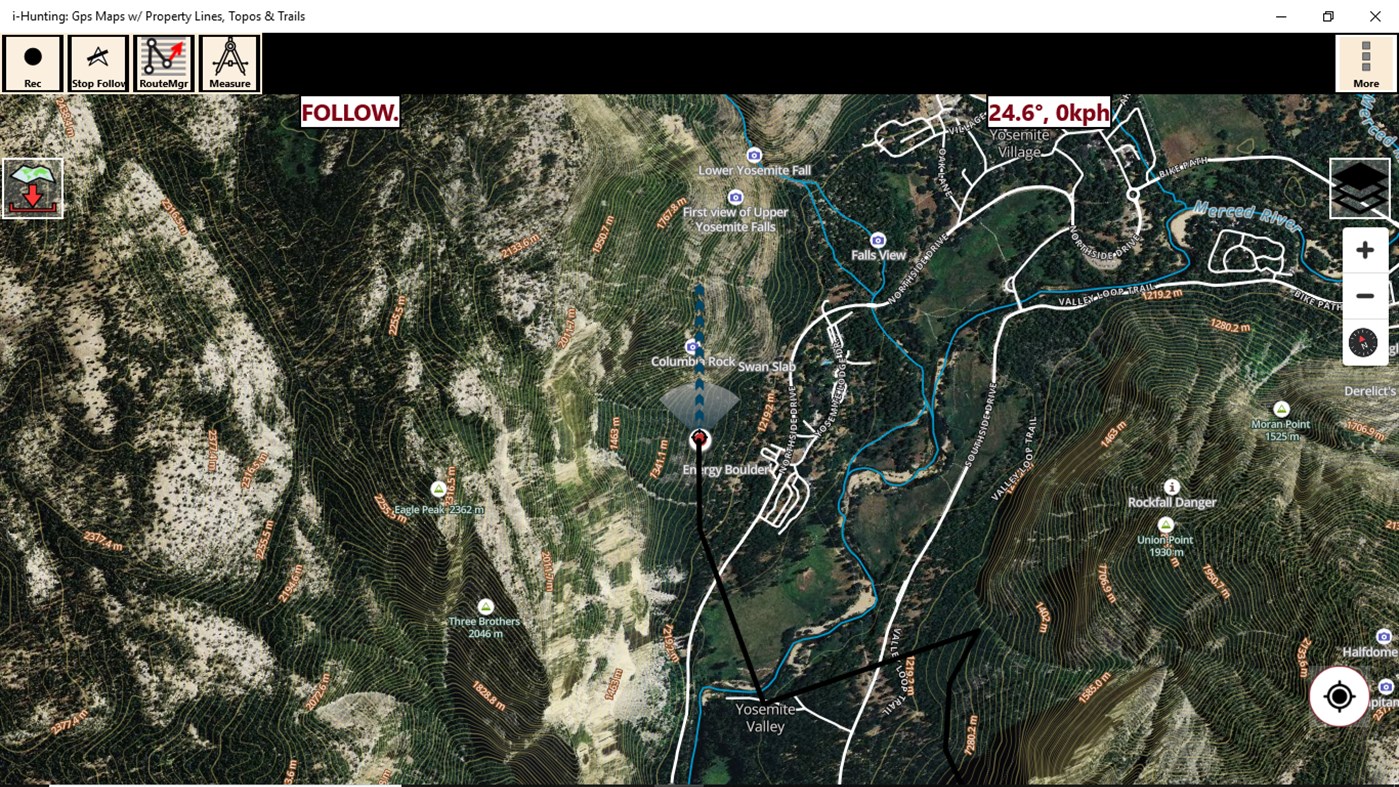This screenshot has width=1399, height=787.
Task: Open the More options menu
Action: pos(1365,62)
